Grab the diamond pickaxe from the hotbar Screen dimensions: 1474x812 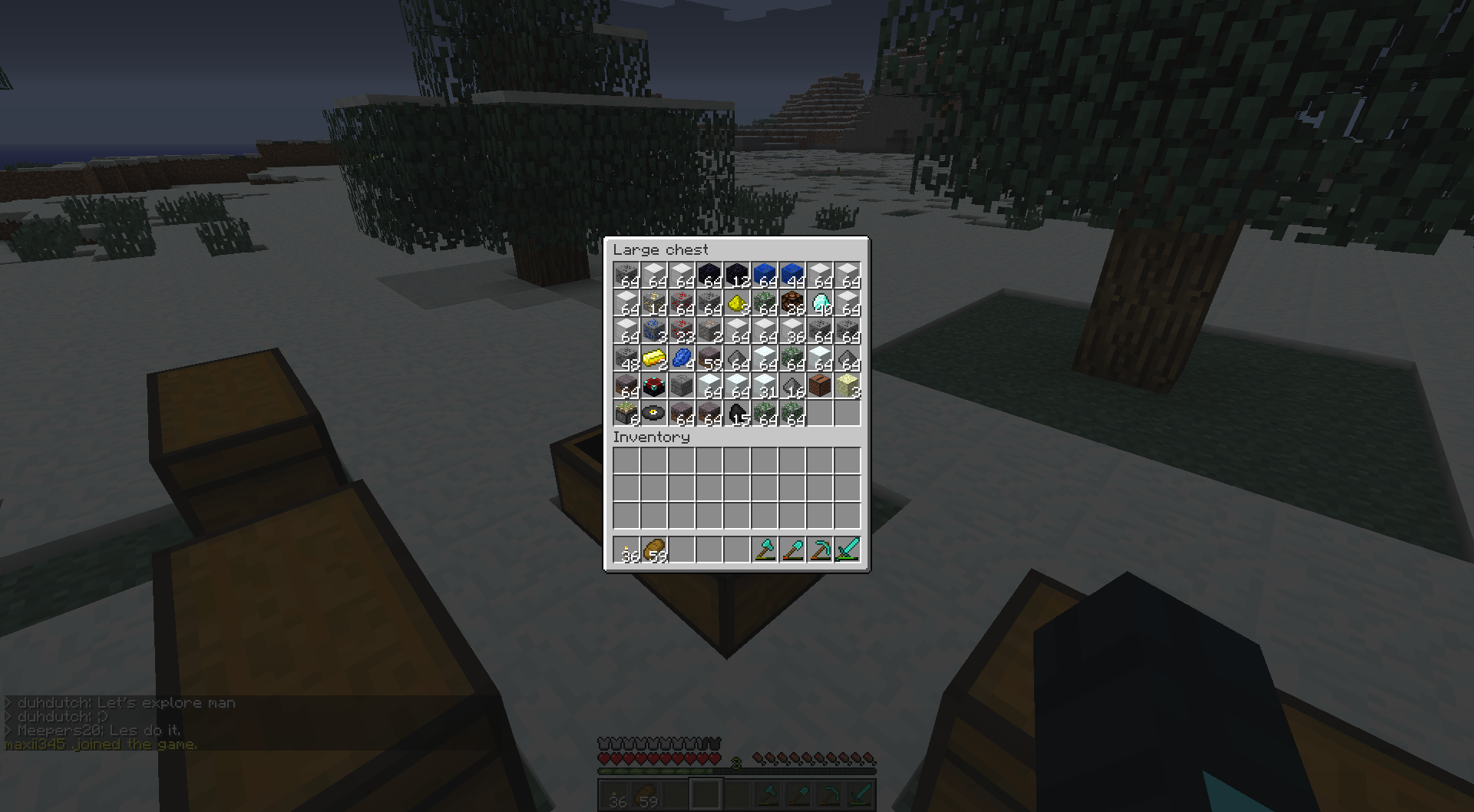click(821, 549)
